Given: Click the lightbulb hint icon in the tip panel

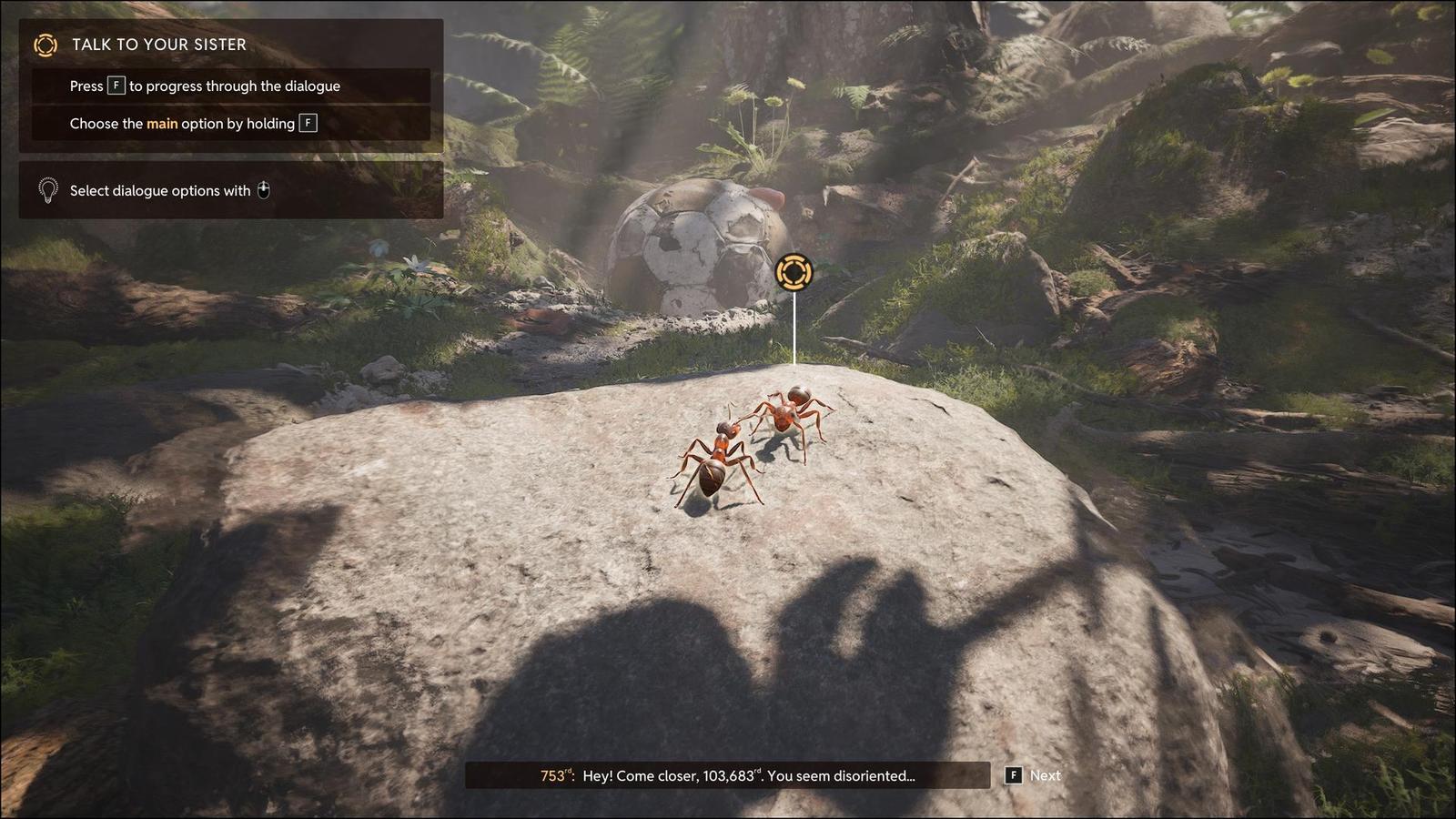Looking at the screenshot, I should point(47,190).
